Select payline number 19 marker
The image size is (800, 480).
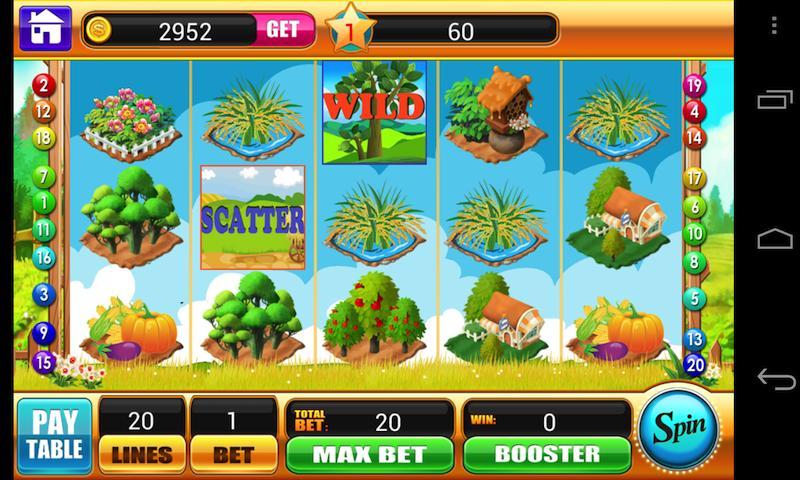(x=693, y=85)
